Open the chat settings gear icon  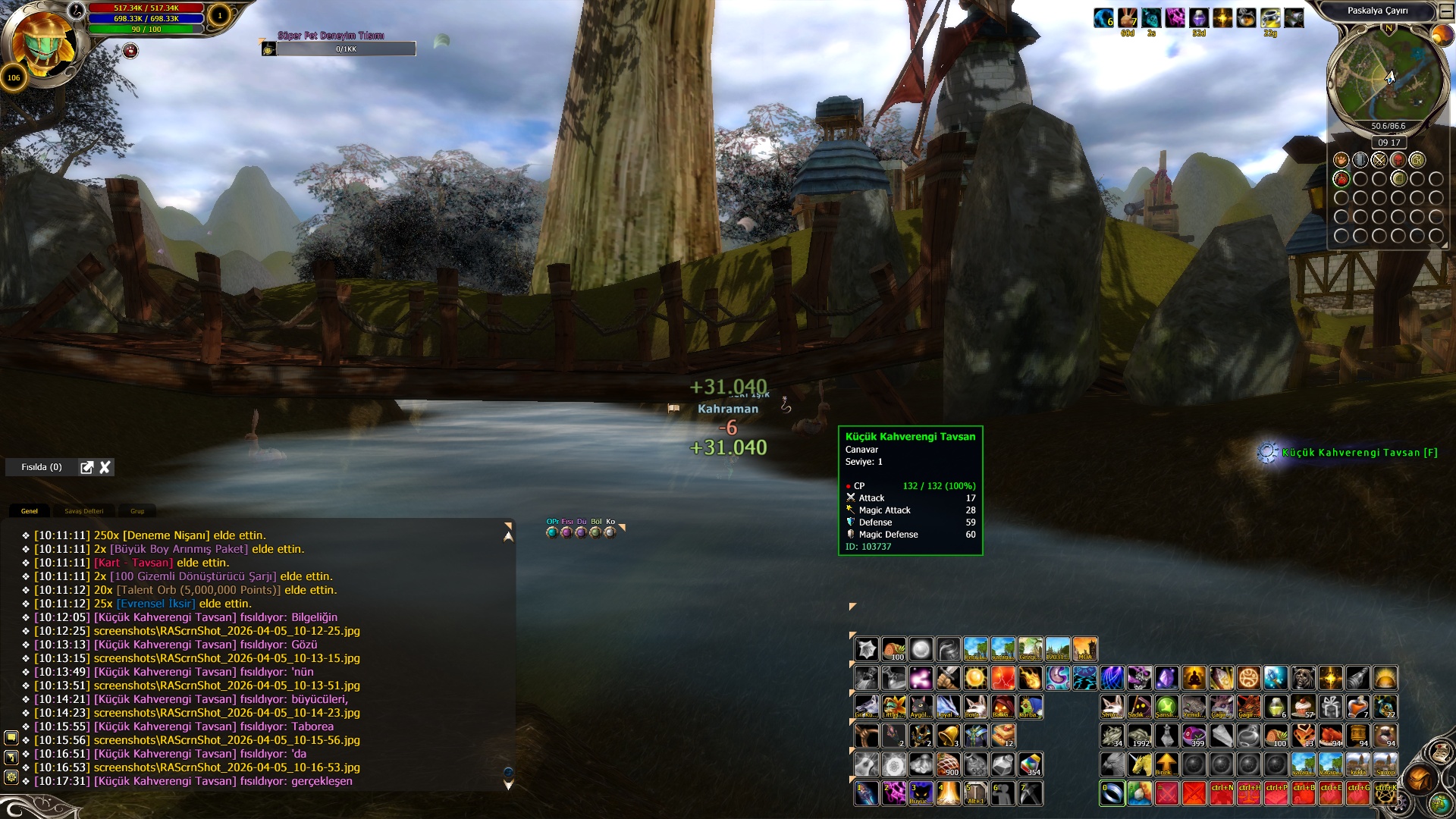coord(11,777)
